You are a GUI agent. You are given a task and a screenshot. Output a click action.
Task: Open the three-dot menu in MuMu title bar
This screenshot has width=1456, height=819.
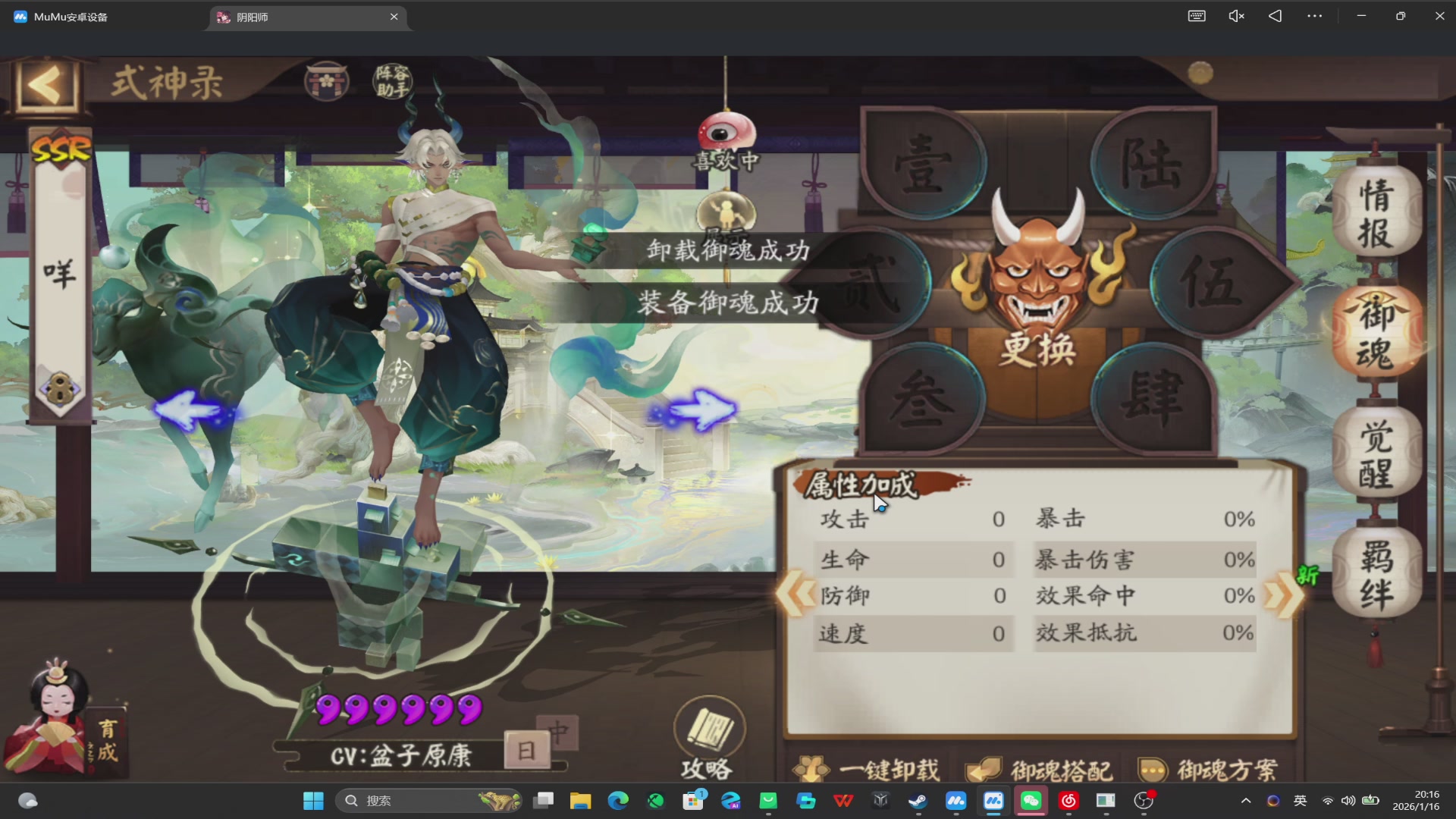[x=1315, y=15]
